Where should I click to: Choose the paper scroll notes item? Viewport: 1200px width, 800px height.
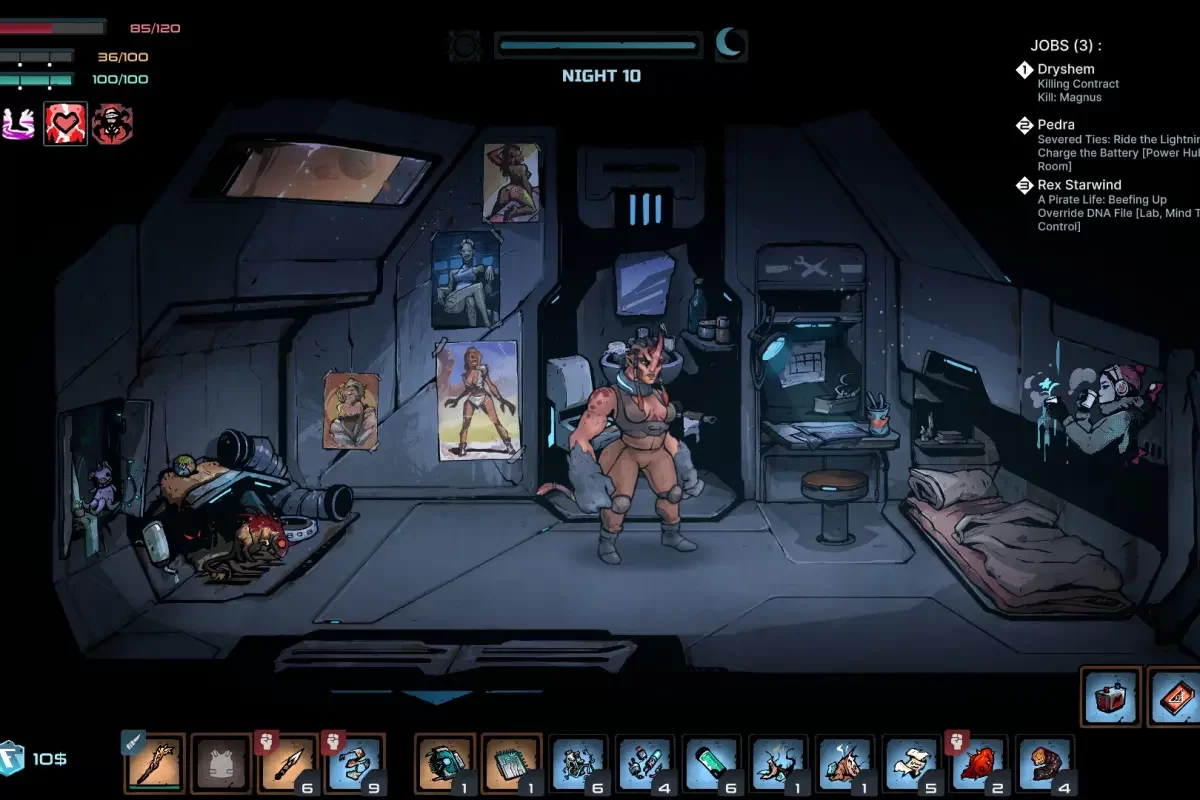point(911,765)
